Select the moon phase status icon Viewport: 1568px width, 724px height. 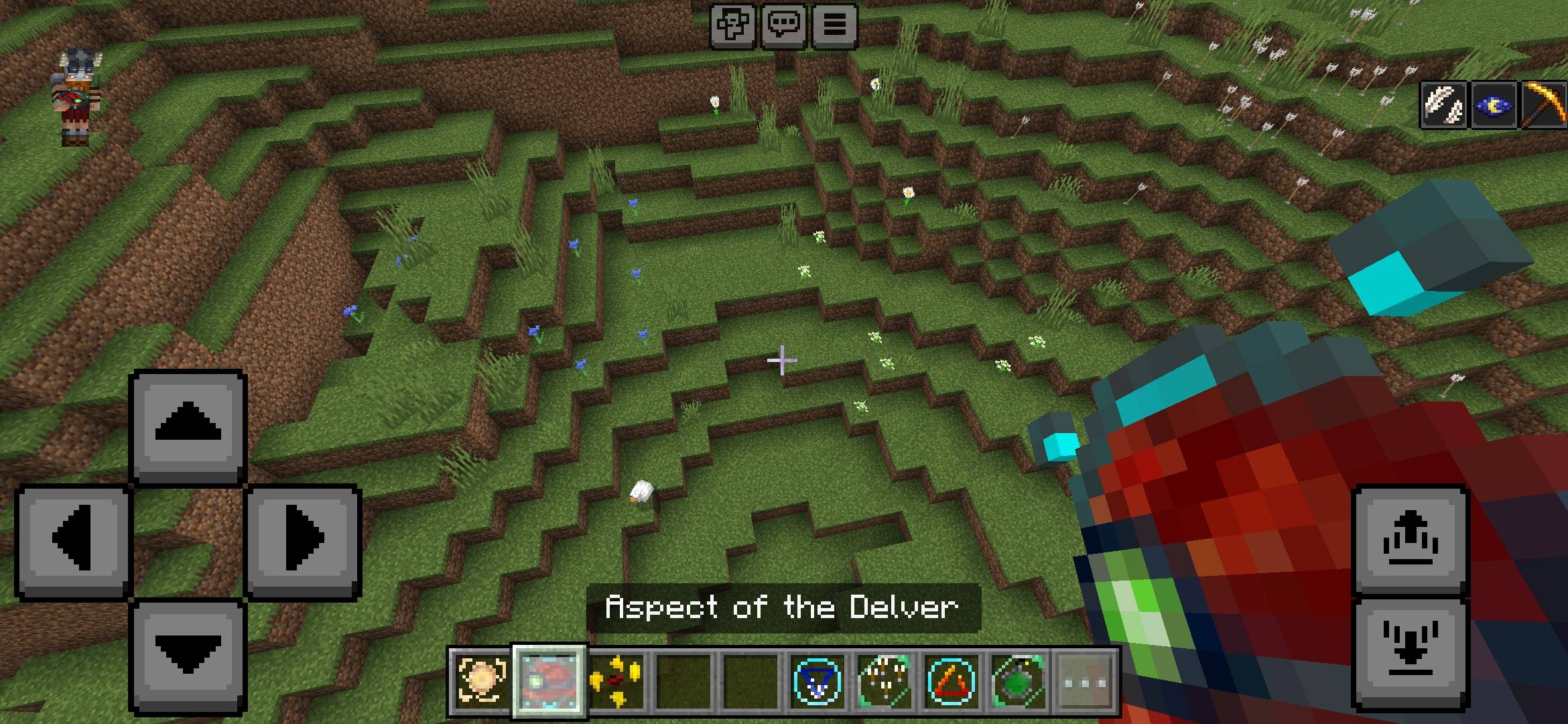[1493, 107]
